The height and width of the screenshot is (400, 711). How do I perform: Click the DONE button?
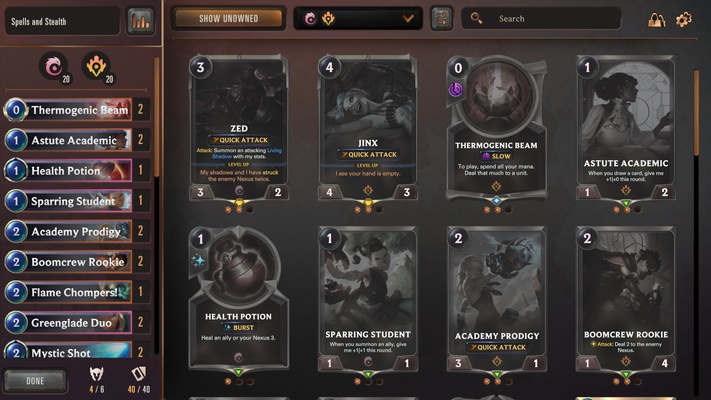click(x=35, y=381)
